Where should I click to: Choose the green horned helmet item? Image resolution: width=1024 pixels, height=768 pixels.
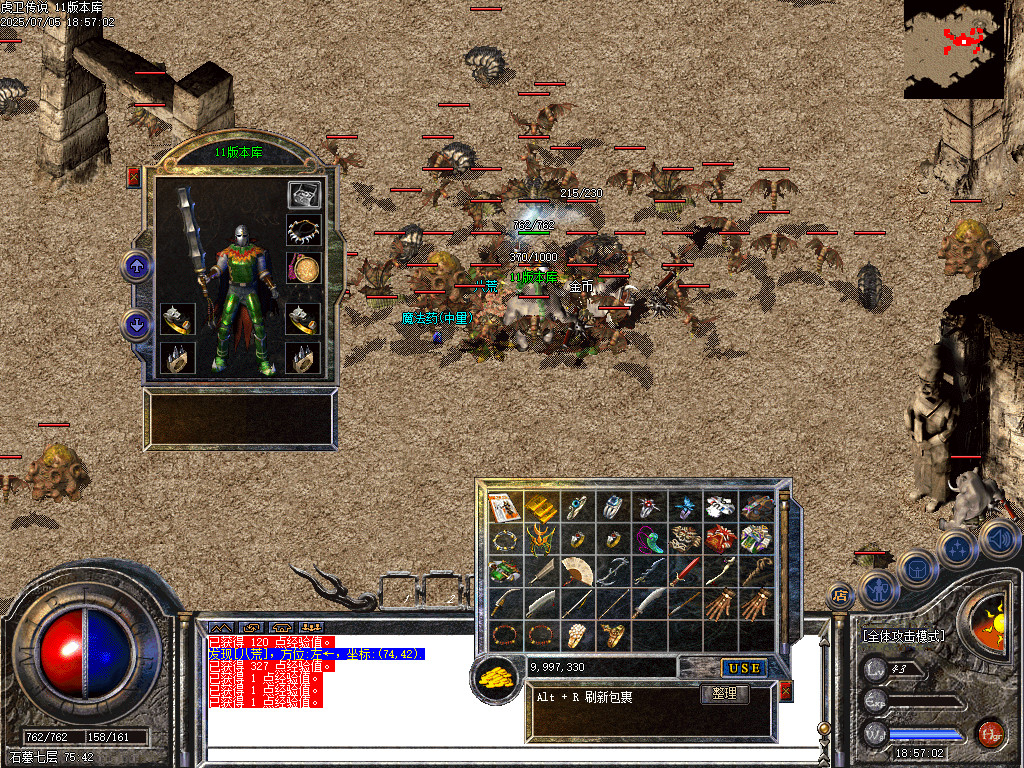(x=542, y=540)
